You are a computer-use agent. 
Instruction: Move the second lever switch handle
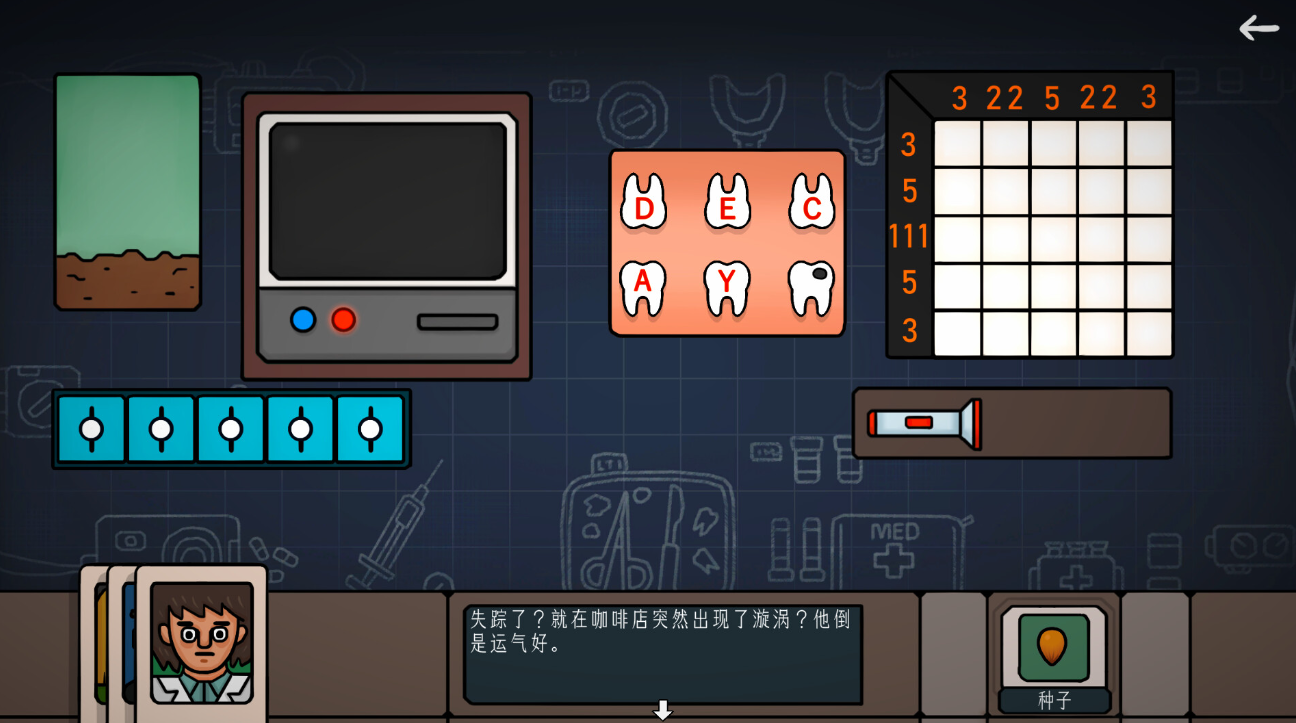[160, 428]
